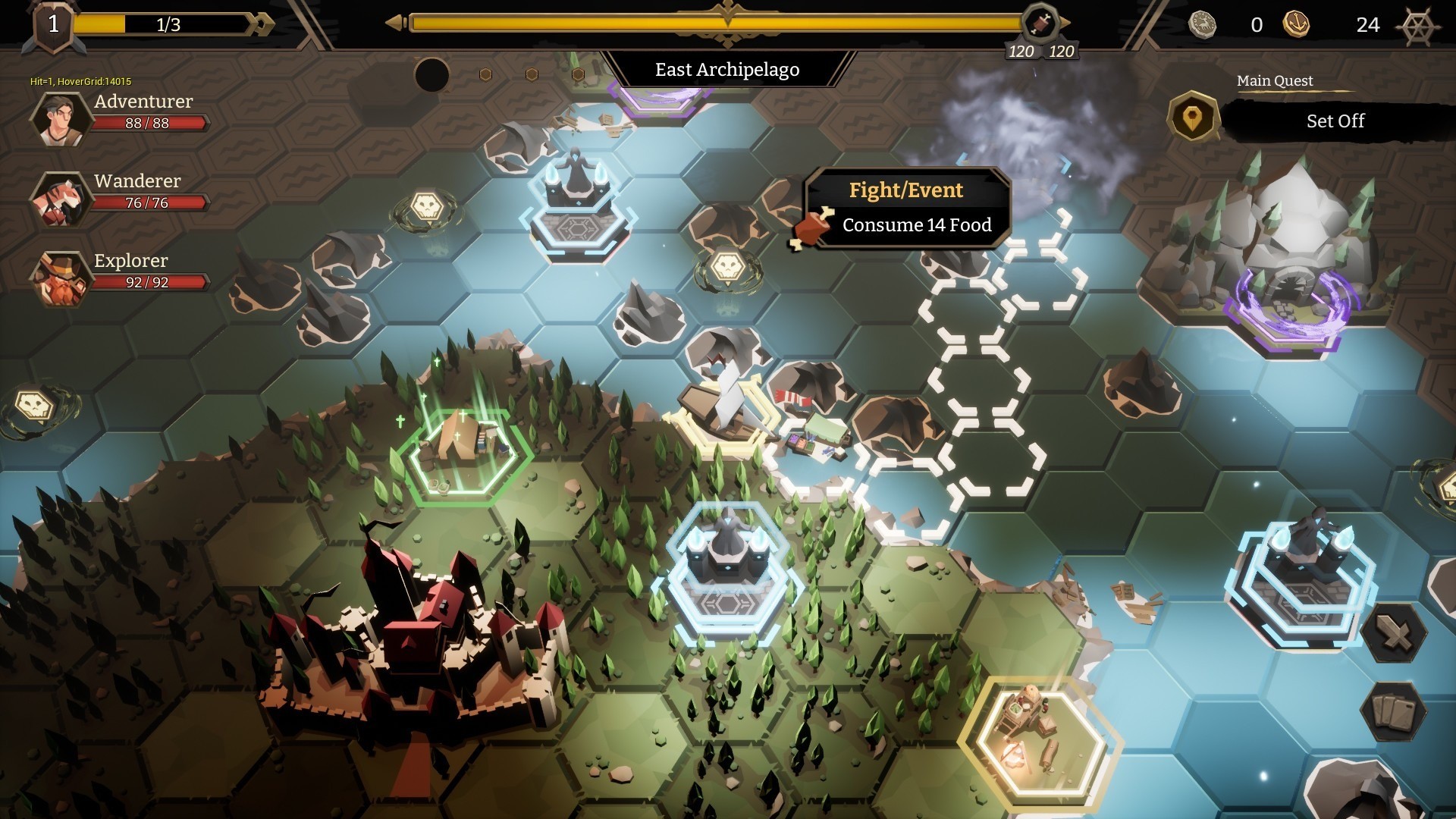Click the Main Quest location marker icon
The image size is (1456, 819).
[x=1191, y=118]
